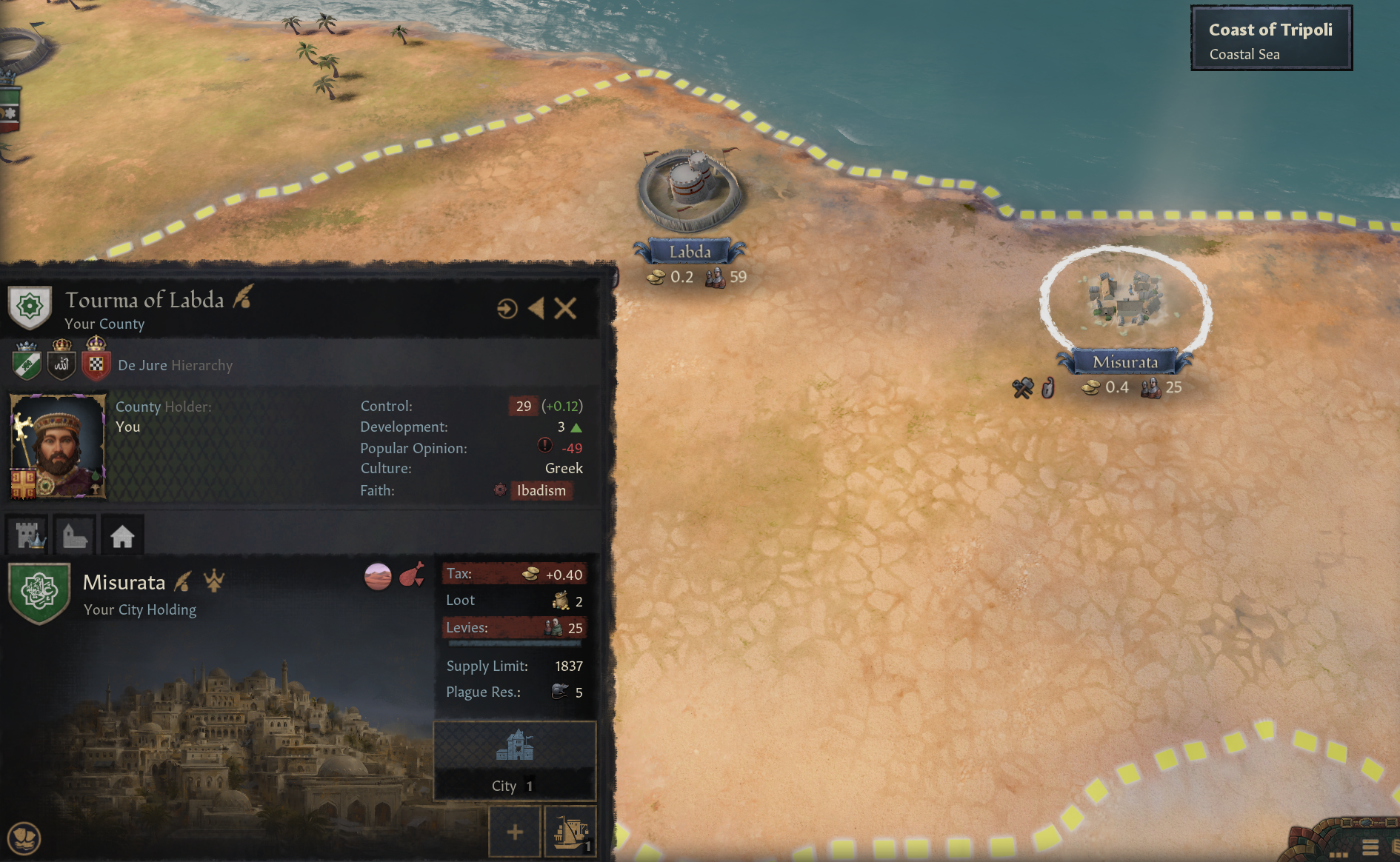Viewport: 1400px width, 862px height.
Task: Open the three-line menu in the corner
Action: pyautogui.click(x=1370, y=848)
